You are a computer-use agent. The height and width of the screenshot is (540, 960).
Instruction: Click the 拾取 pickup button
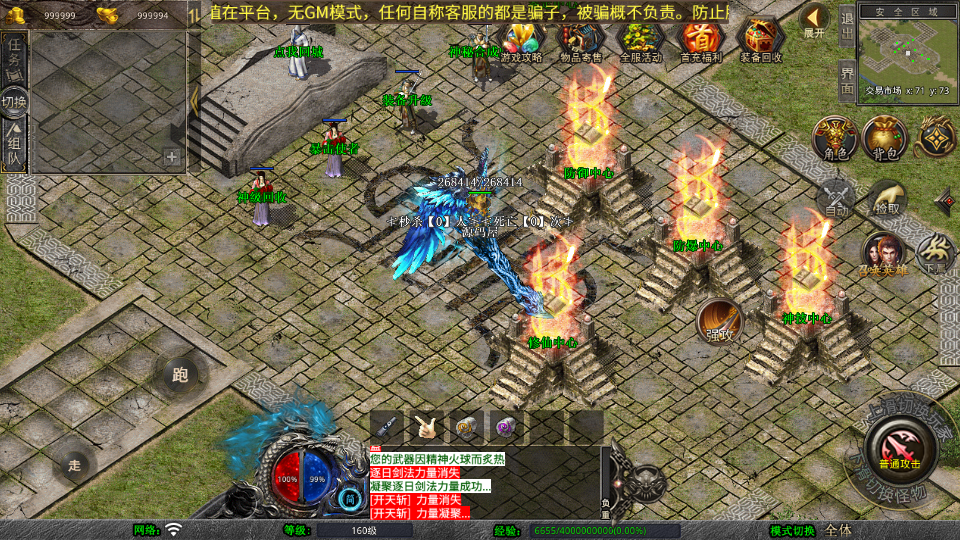(886, 198)
